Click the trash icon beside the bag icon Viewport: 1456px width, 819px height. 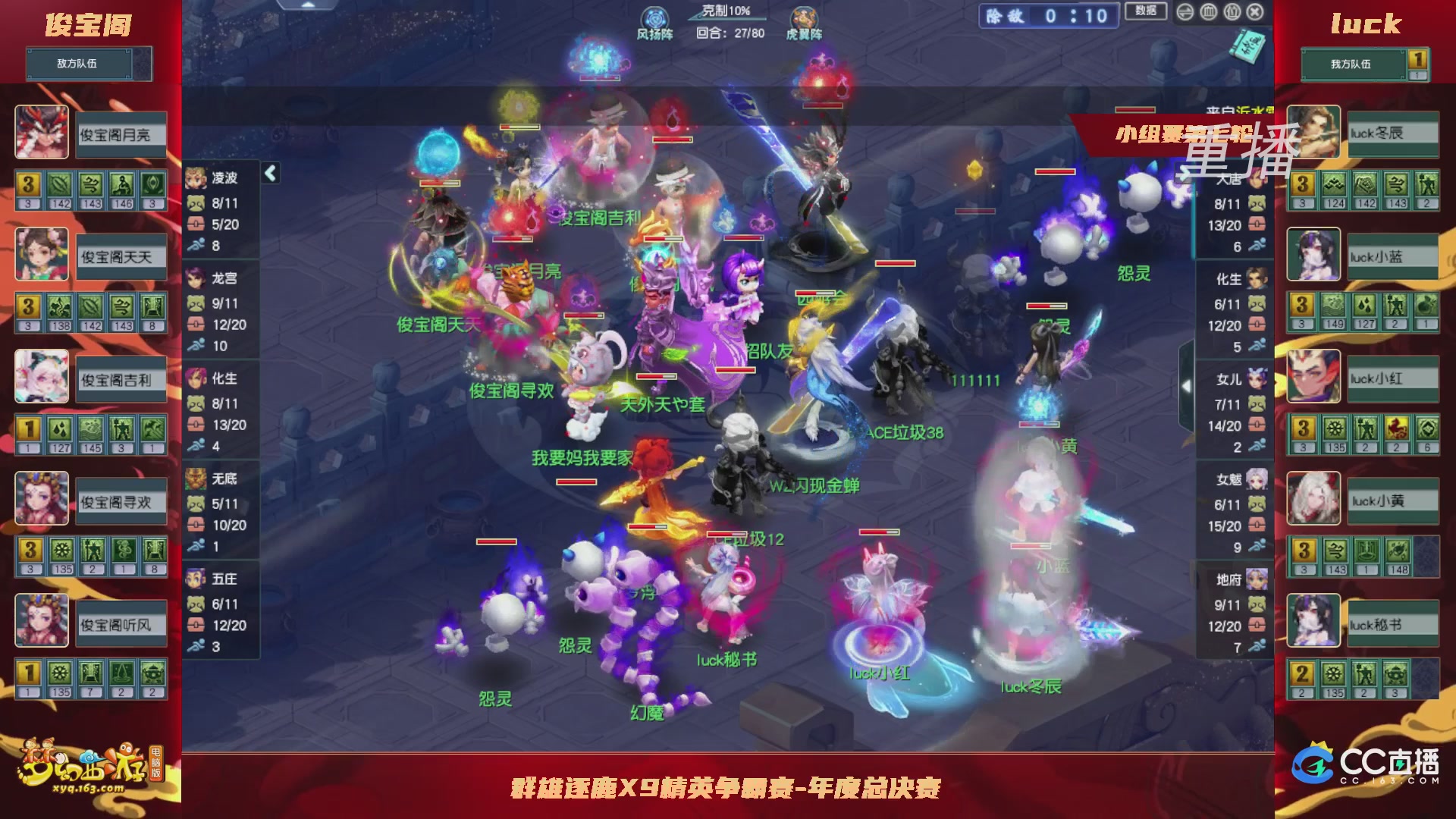tap(1210, 12)
